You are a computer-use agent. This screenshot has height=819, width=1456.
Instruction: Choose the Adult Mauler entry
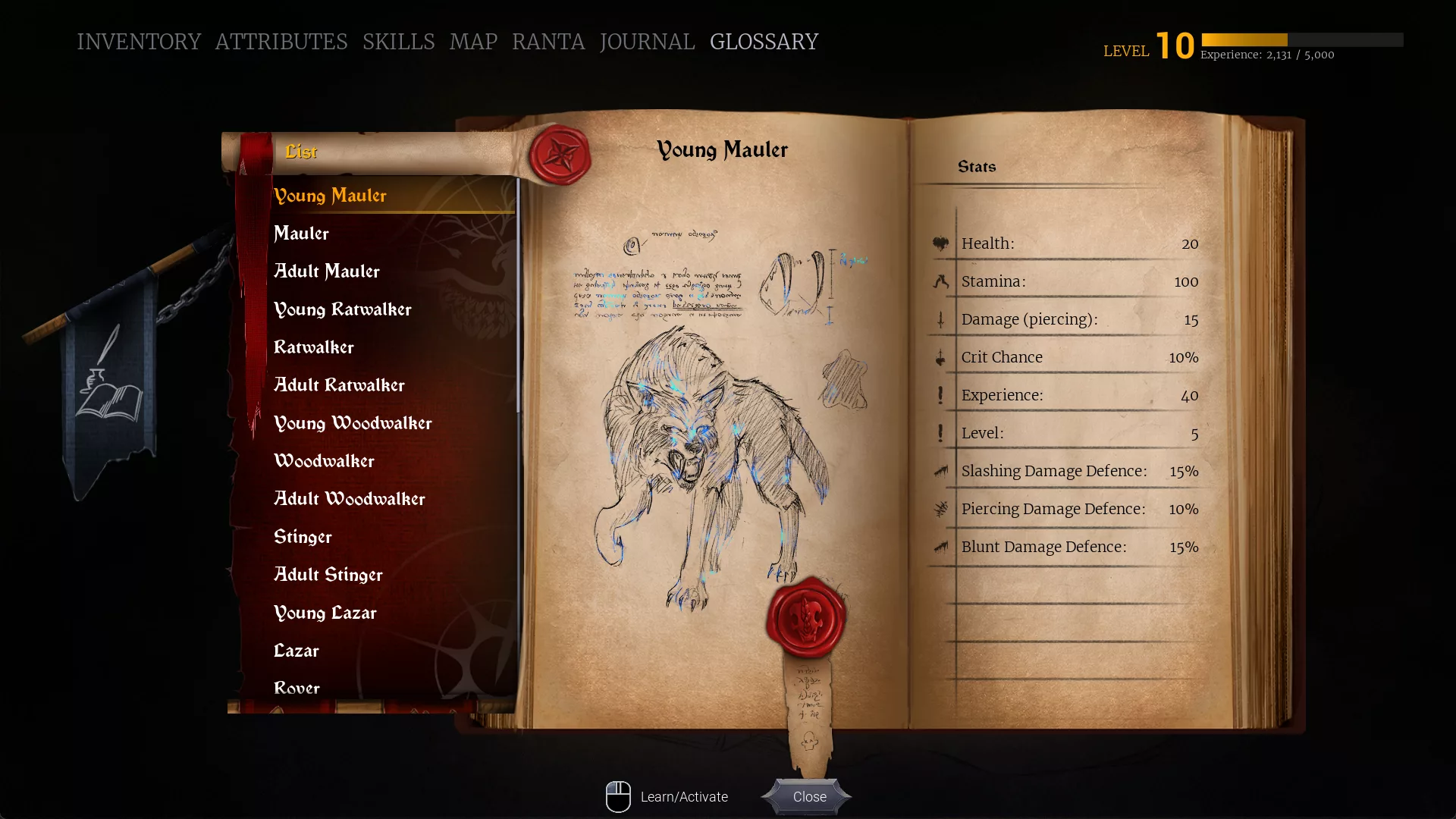pyautogui.click(x=327, y=271)
